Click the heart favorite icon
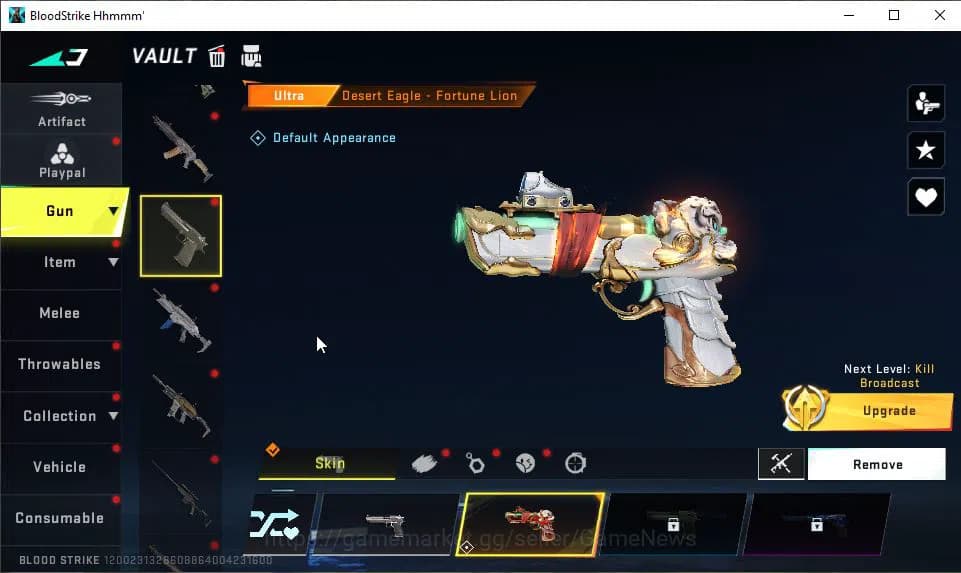The image size is (961, 573). (x=926, y=197)
